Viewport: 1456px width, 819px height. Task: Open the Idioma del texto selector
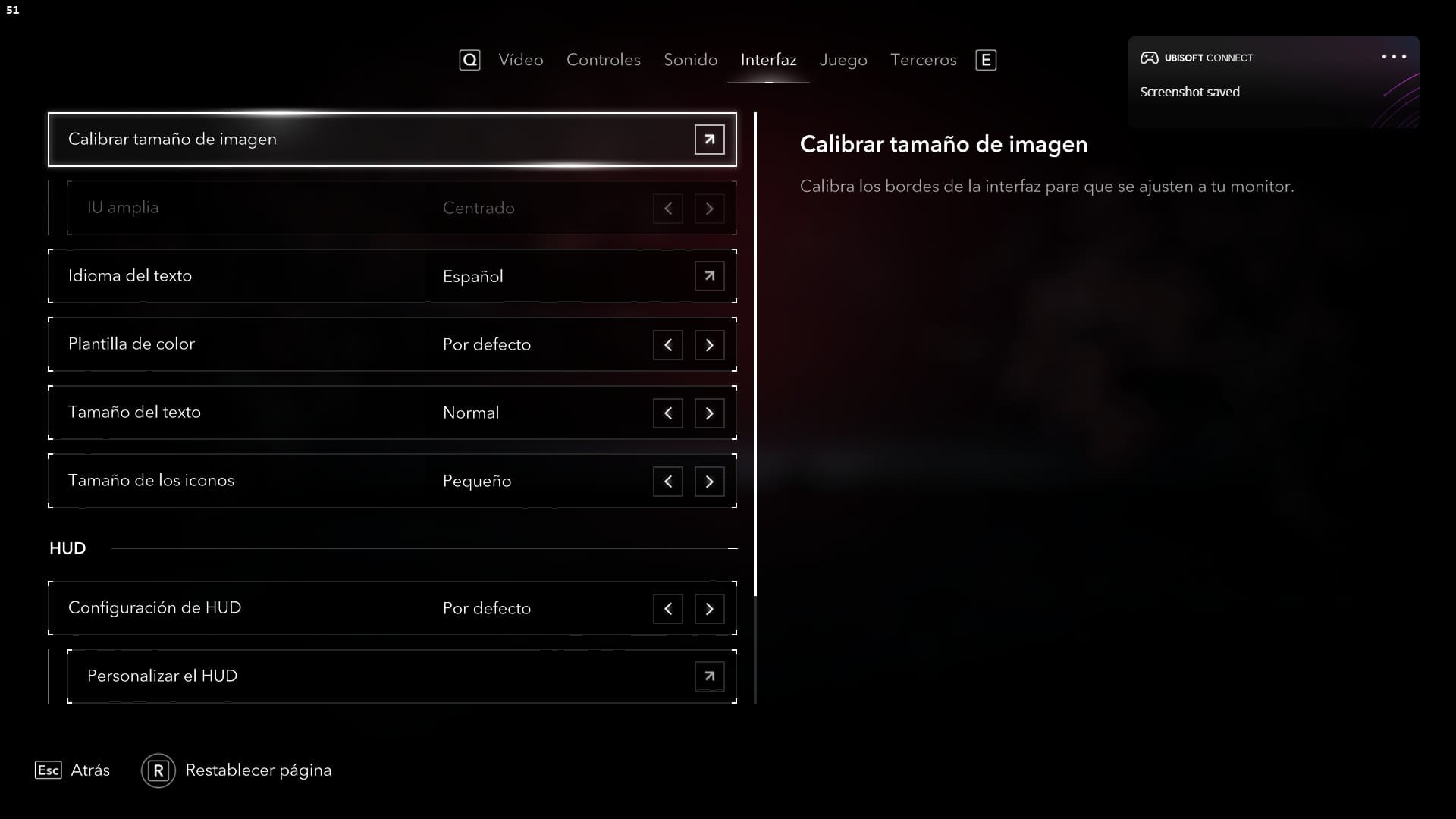709,276
